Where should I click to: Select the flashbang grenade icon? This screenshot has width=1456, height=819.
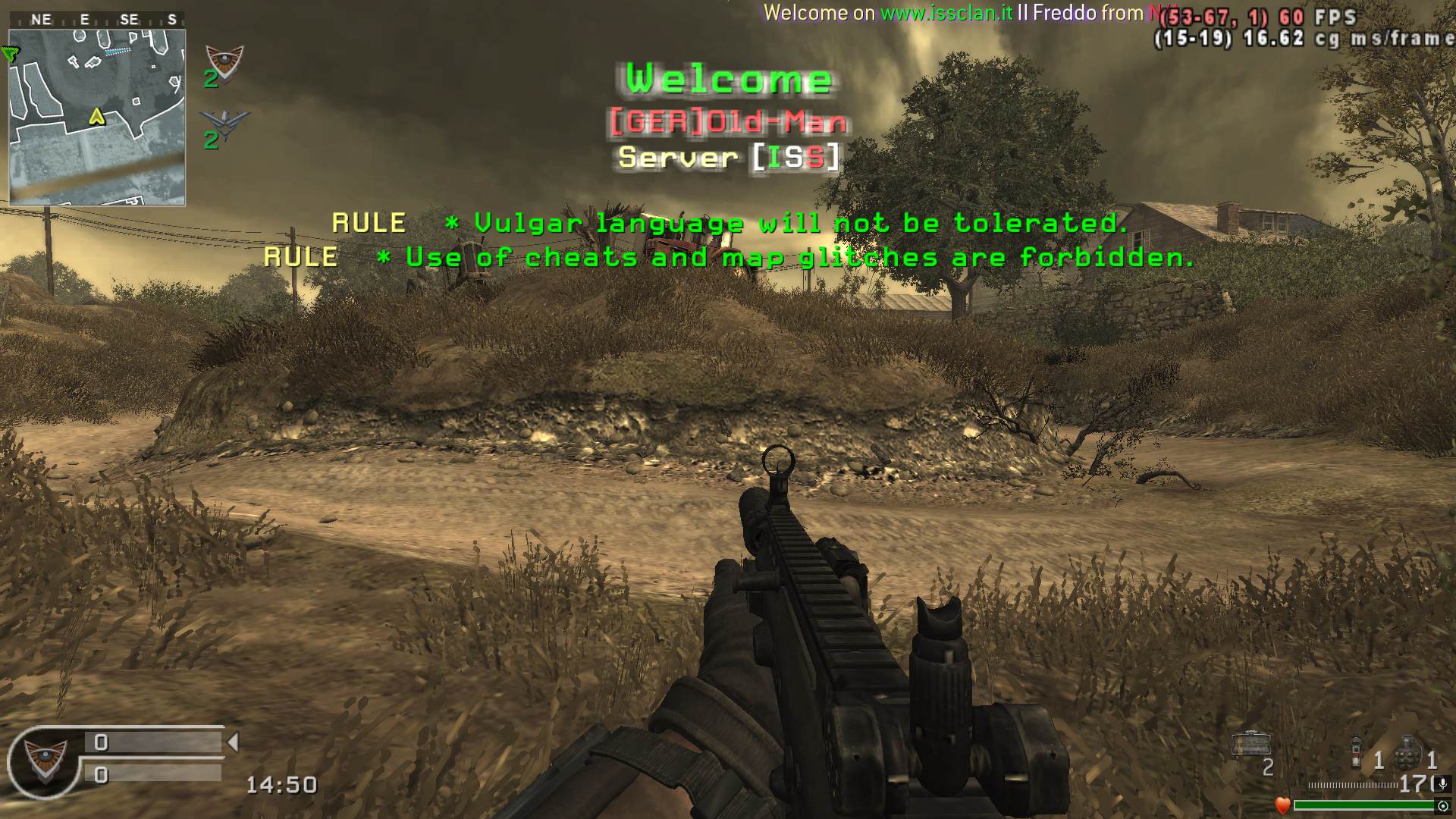1357,752
